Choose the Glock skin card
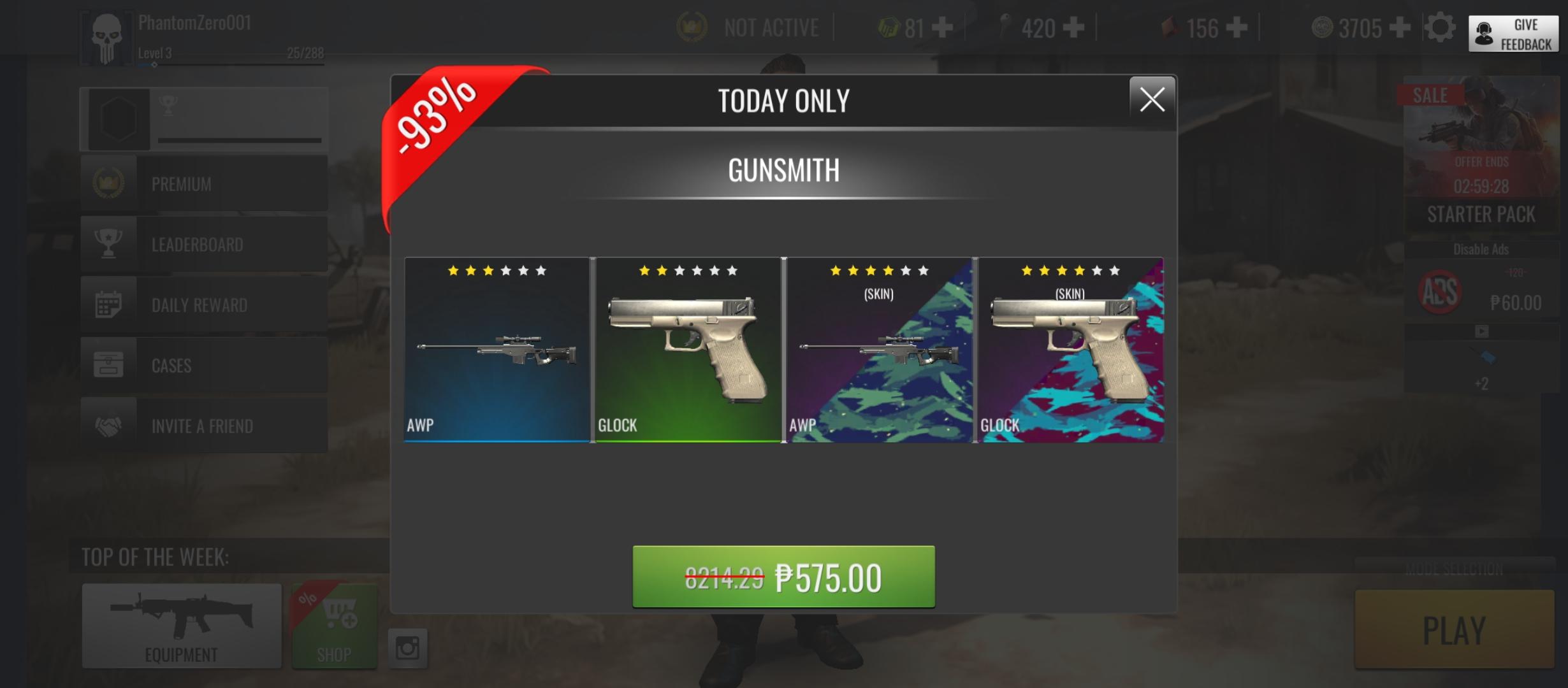Screen dimensions: 1568x688 (x=1071, y=350)
